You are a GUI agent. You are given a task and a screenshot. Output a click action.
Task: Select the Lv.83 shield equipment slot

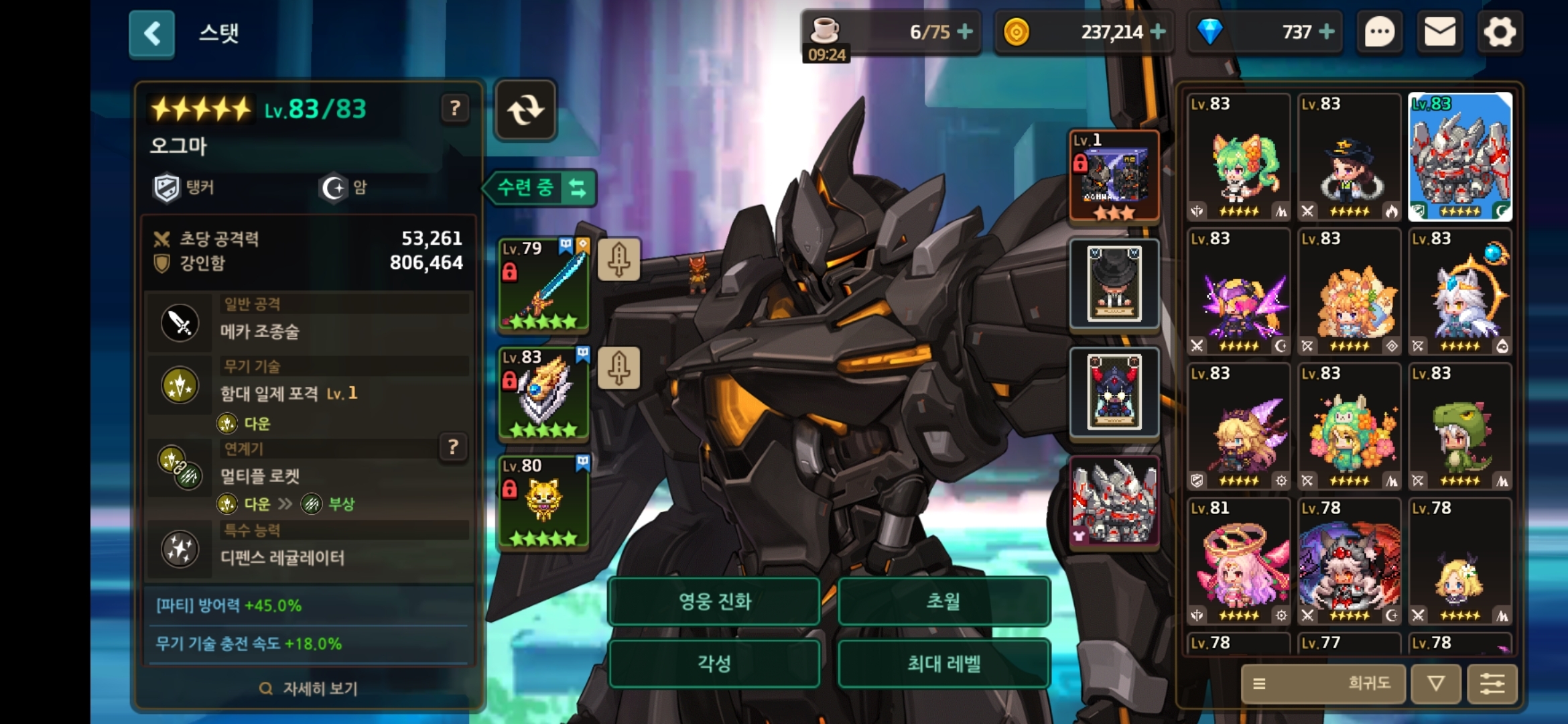[543, 394]
